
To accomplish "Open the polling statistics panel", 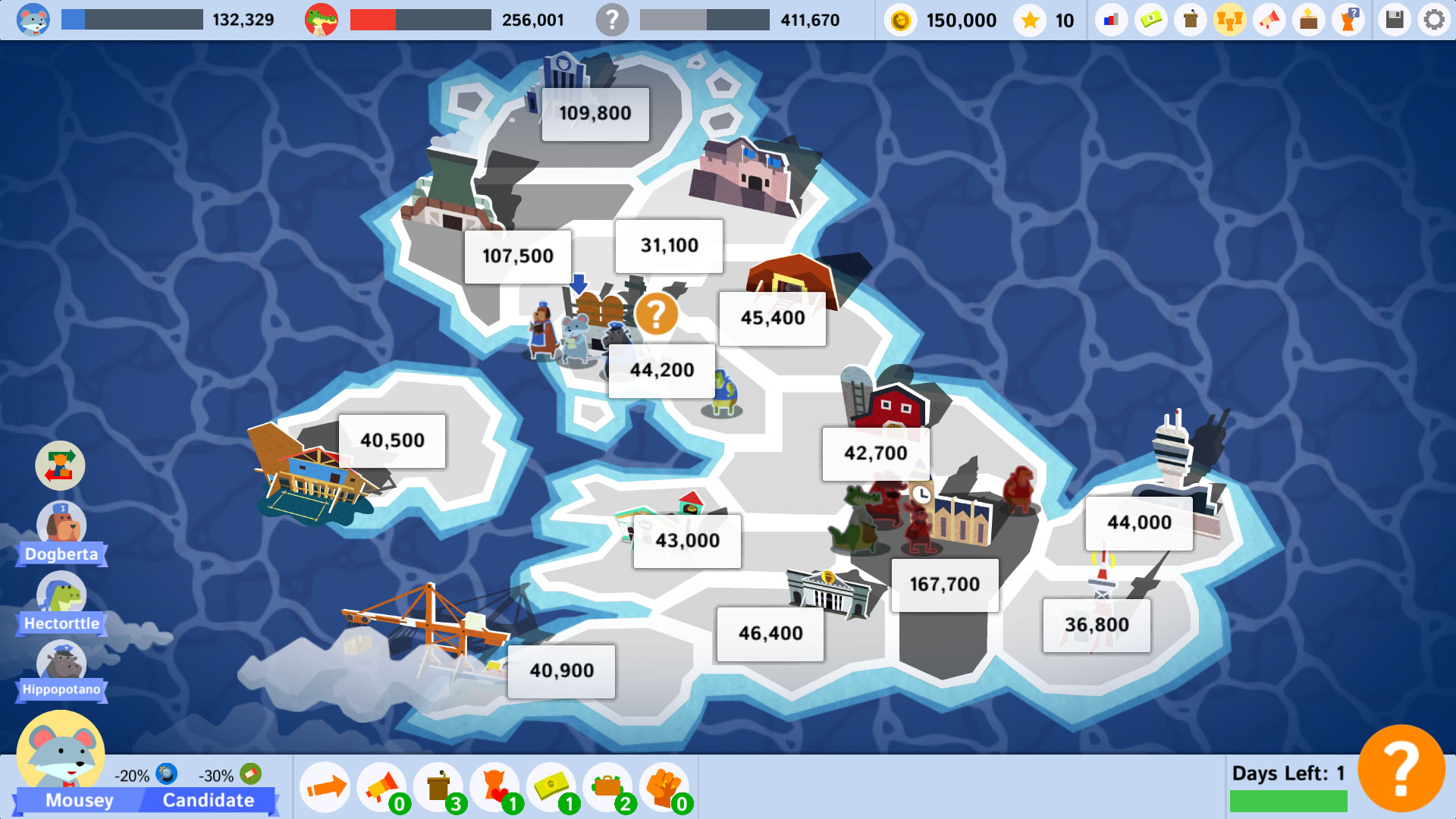I will (1109, 20).
